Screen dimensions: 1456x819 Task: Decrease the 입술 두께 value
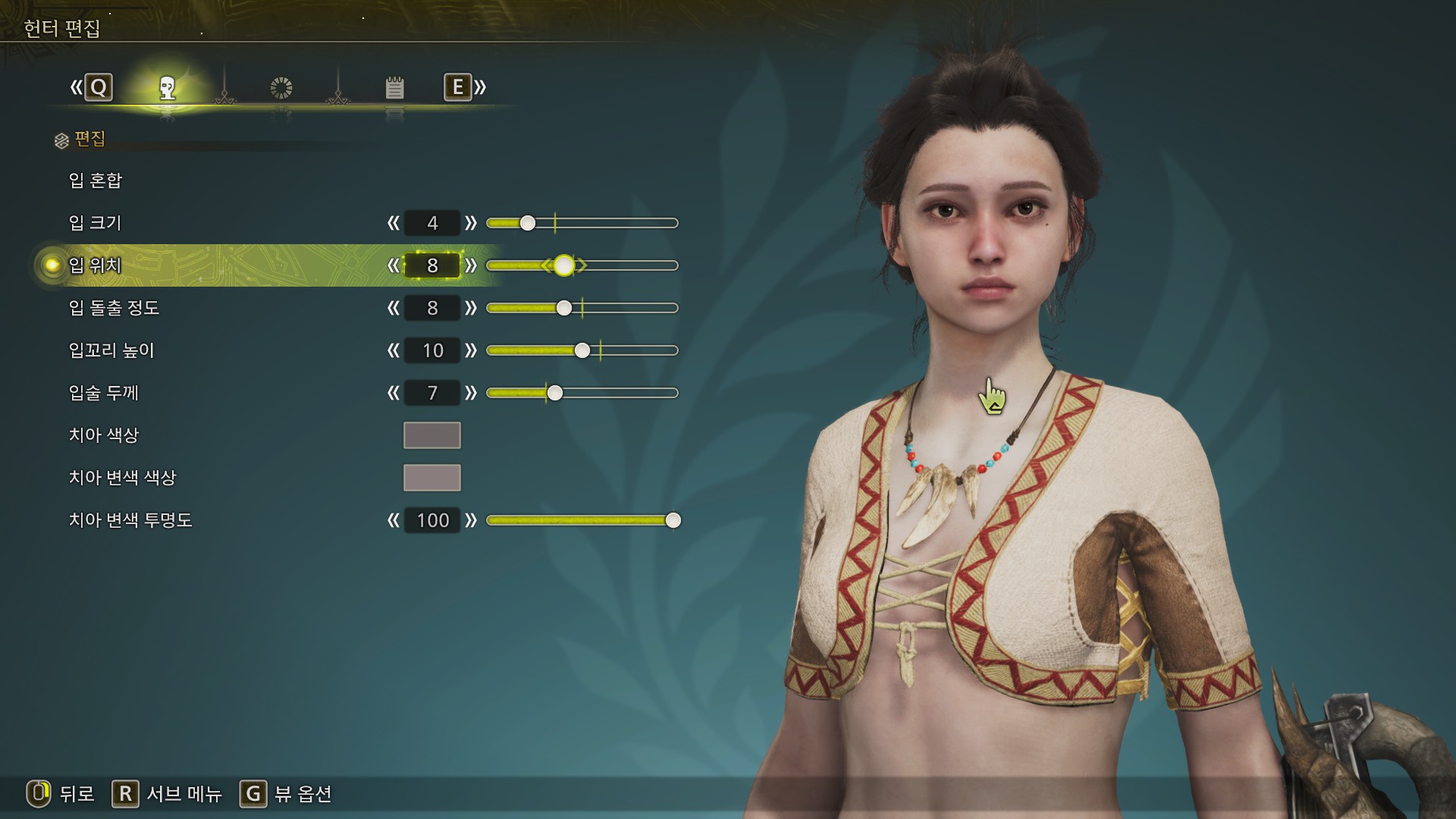pos(393,393)
